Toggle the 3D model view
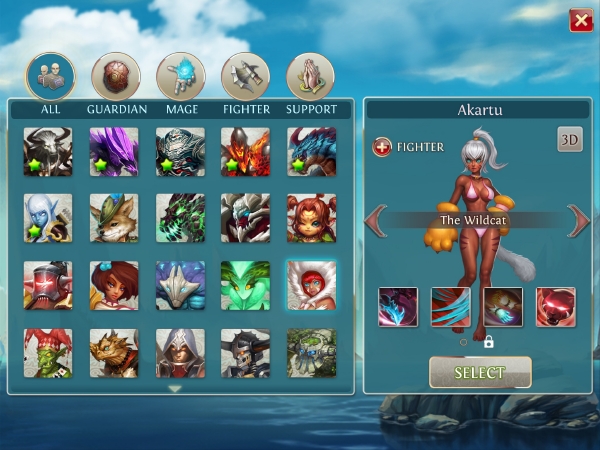 click(x=570, y=140)
